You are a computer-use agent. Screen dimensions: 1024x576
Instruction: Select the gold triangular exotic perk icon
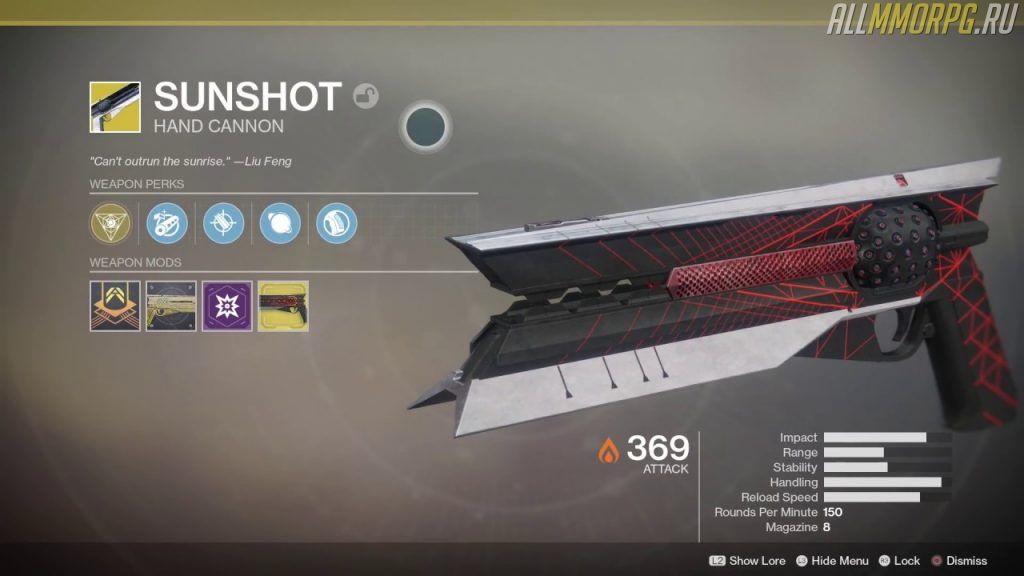click(x=109, y=222)
